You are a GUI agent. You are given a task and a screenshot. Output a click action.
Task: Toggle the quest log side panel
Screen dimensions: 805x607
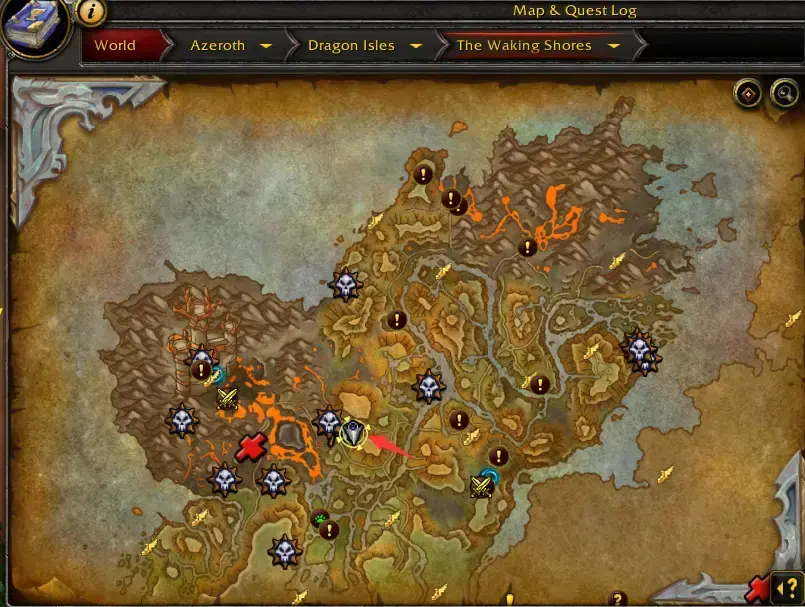[x=787, y=587]
